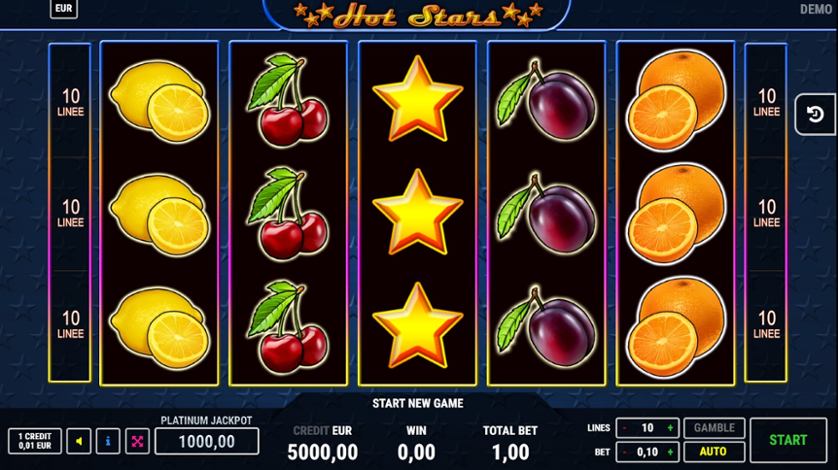Increase the number of lines with plus

pyautogui.click(x=670, y=428)
